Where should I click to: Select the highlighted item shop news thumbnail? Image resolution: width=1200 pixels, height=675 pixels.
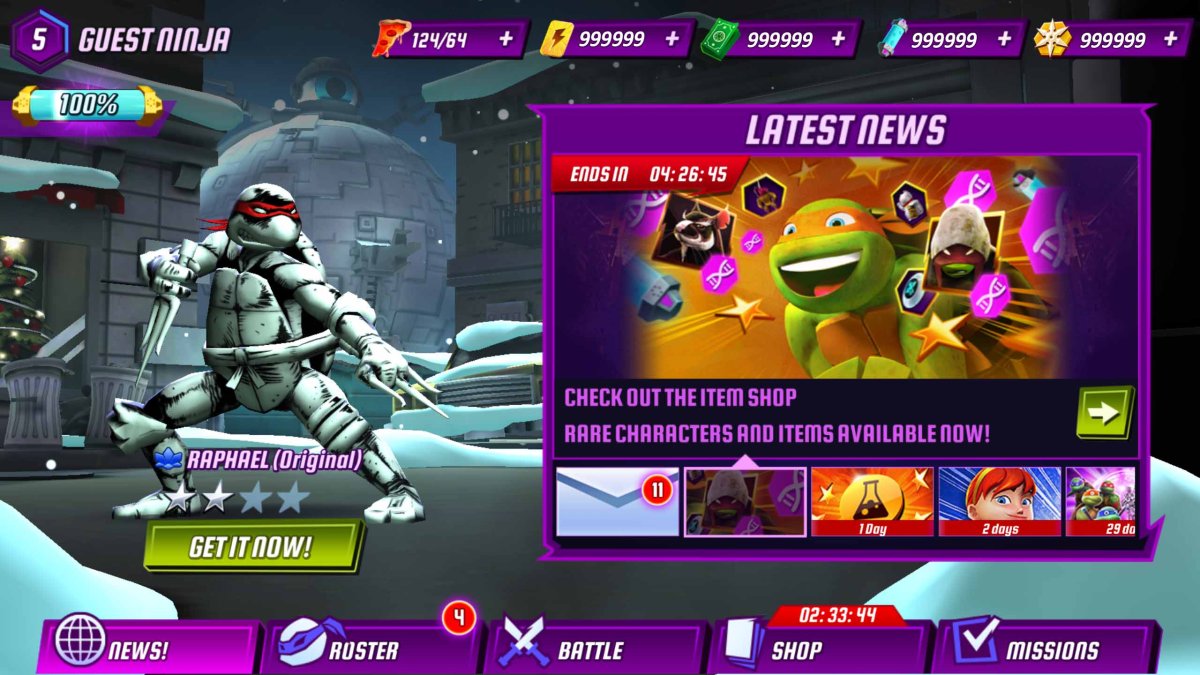(745, 501)
